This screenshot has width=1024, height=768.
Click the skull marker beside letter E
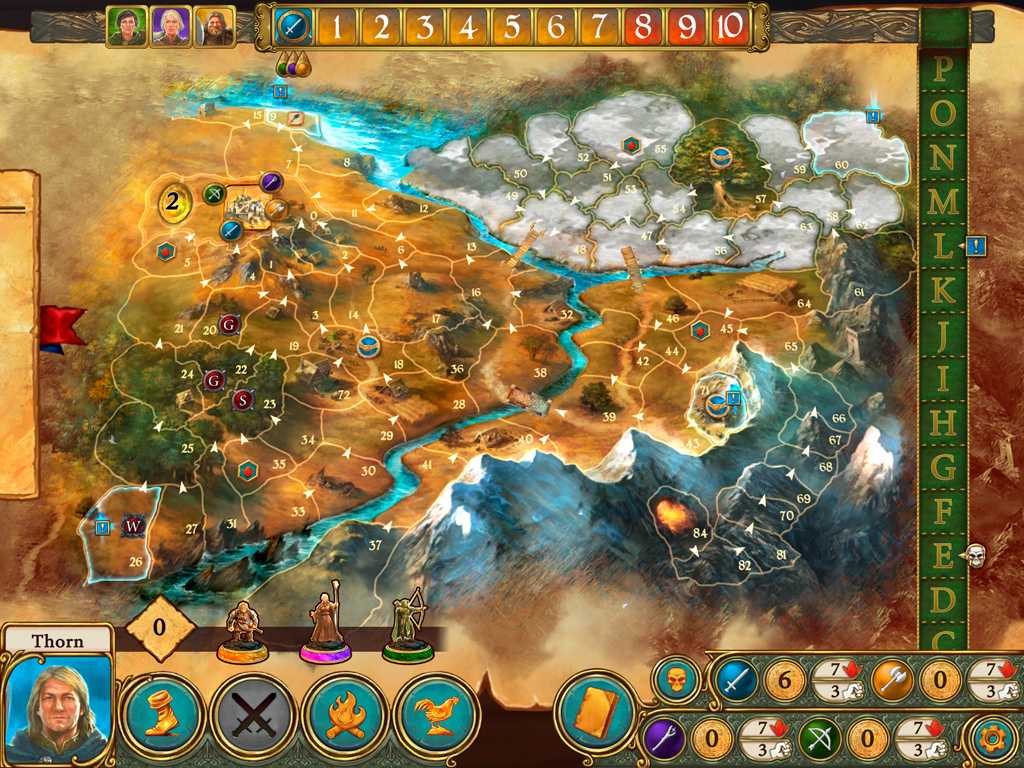tap(977, 556)
